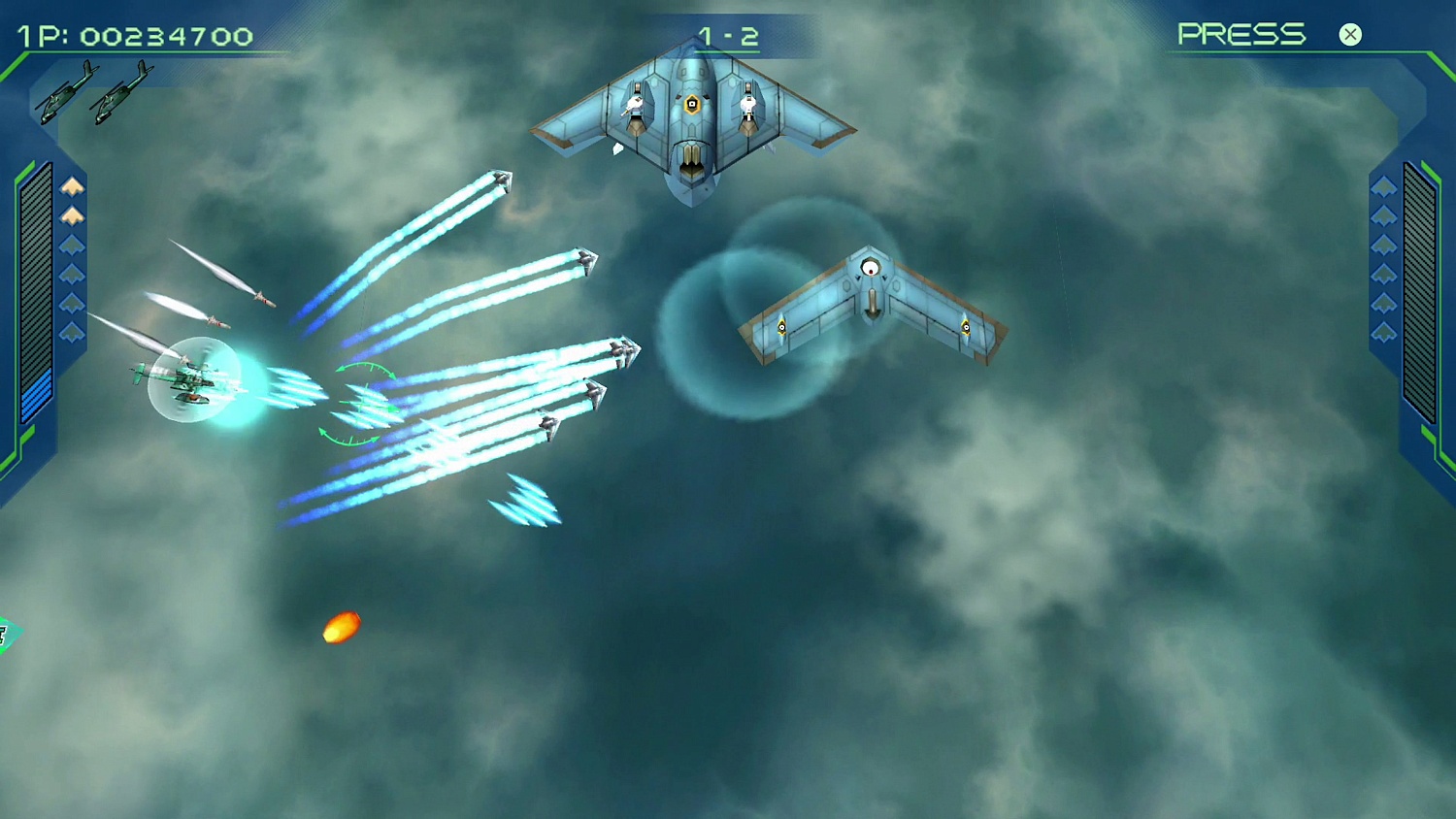The height and width of the screenshot is (819, 1456).
Task: Toggle the bottom dim arrow on left gauge
Action: (72, 331)
